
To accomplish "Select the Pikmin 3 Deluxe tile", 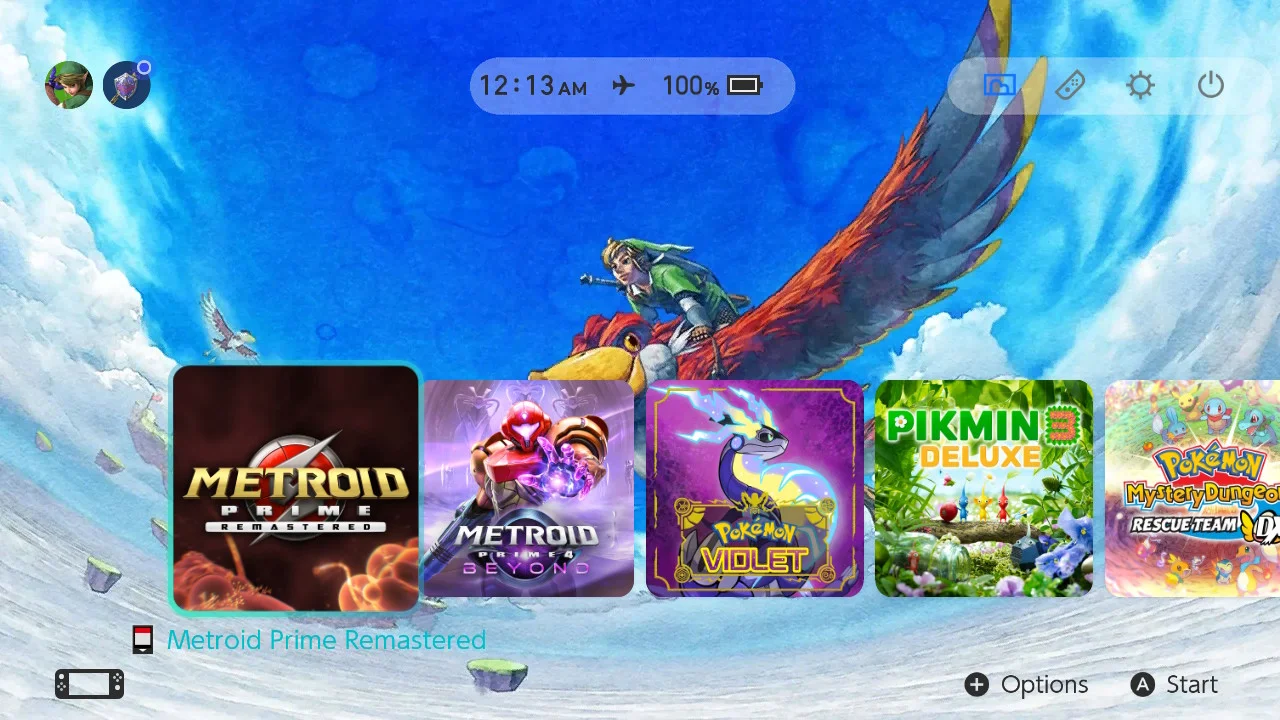I will 983,488.
